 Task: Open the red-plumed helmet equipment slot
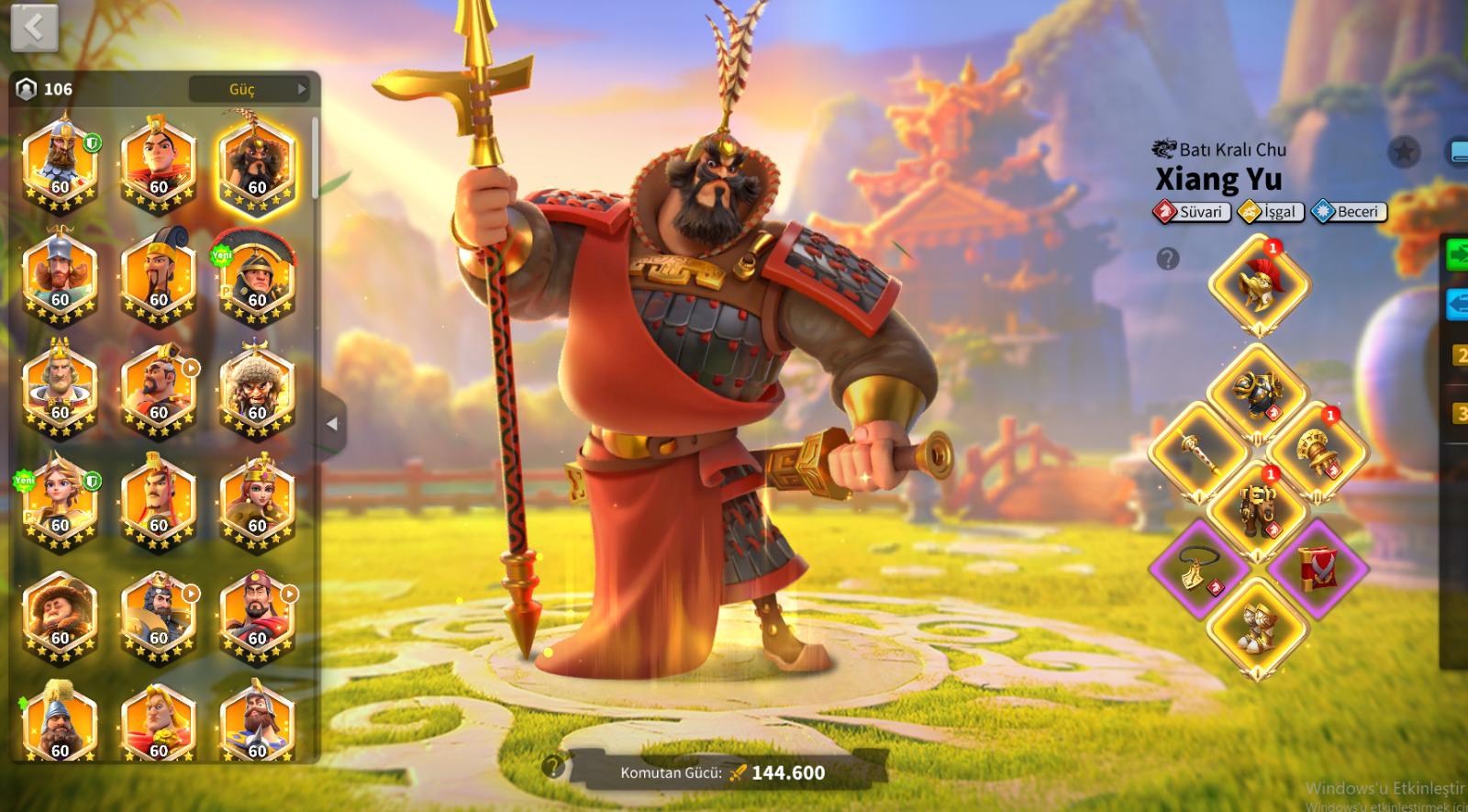1258,283
